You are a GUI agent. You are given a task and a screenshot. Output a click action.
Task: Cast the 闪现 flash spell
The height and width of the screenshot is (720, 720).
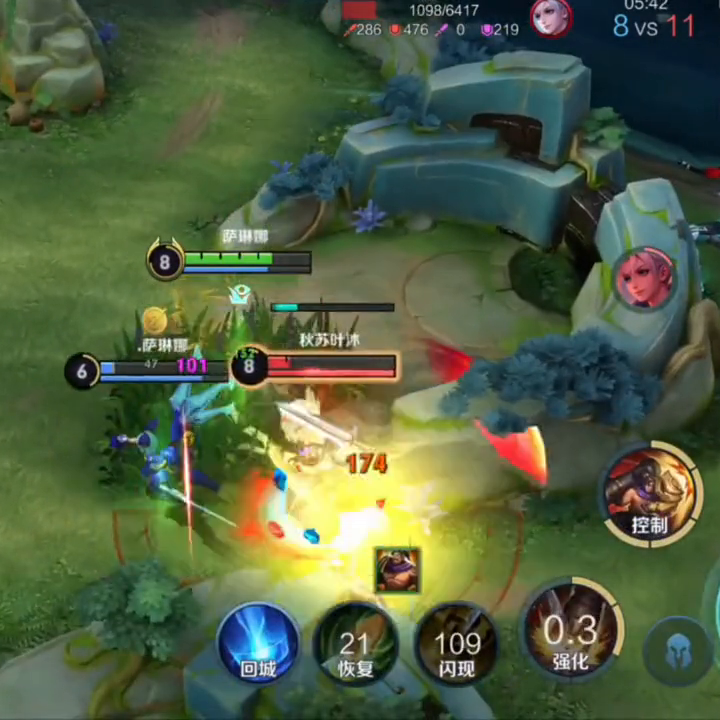457,645
